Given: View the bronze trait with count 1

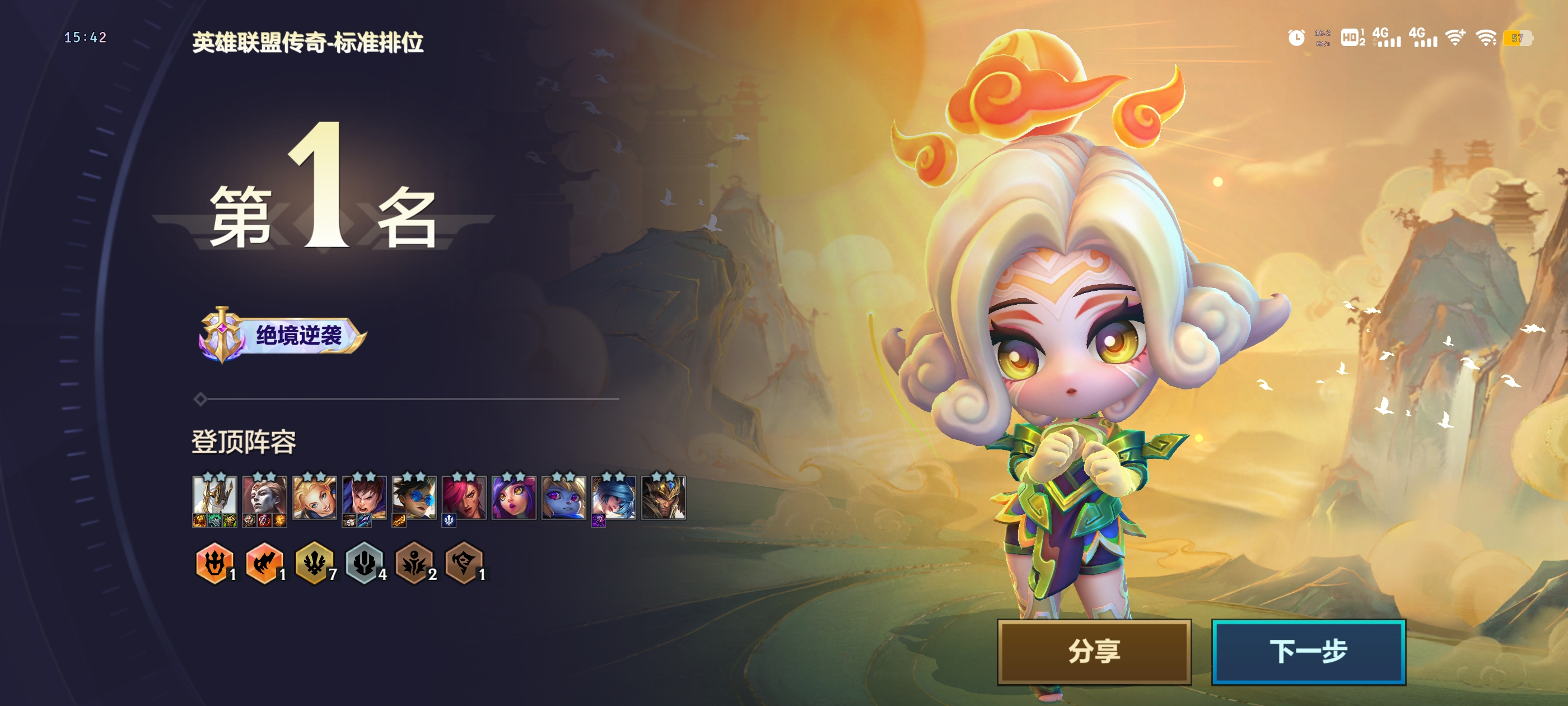Looking at the screenshot, I should pyautogui.click(x=464, y=563).
